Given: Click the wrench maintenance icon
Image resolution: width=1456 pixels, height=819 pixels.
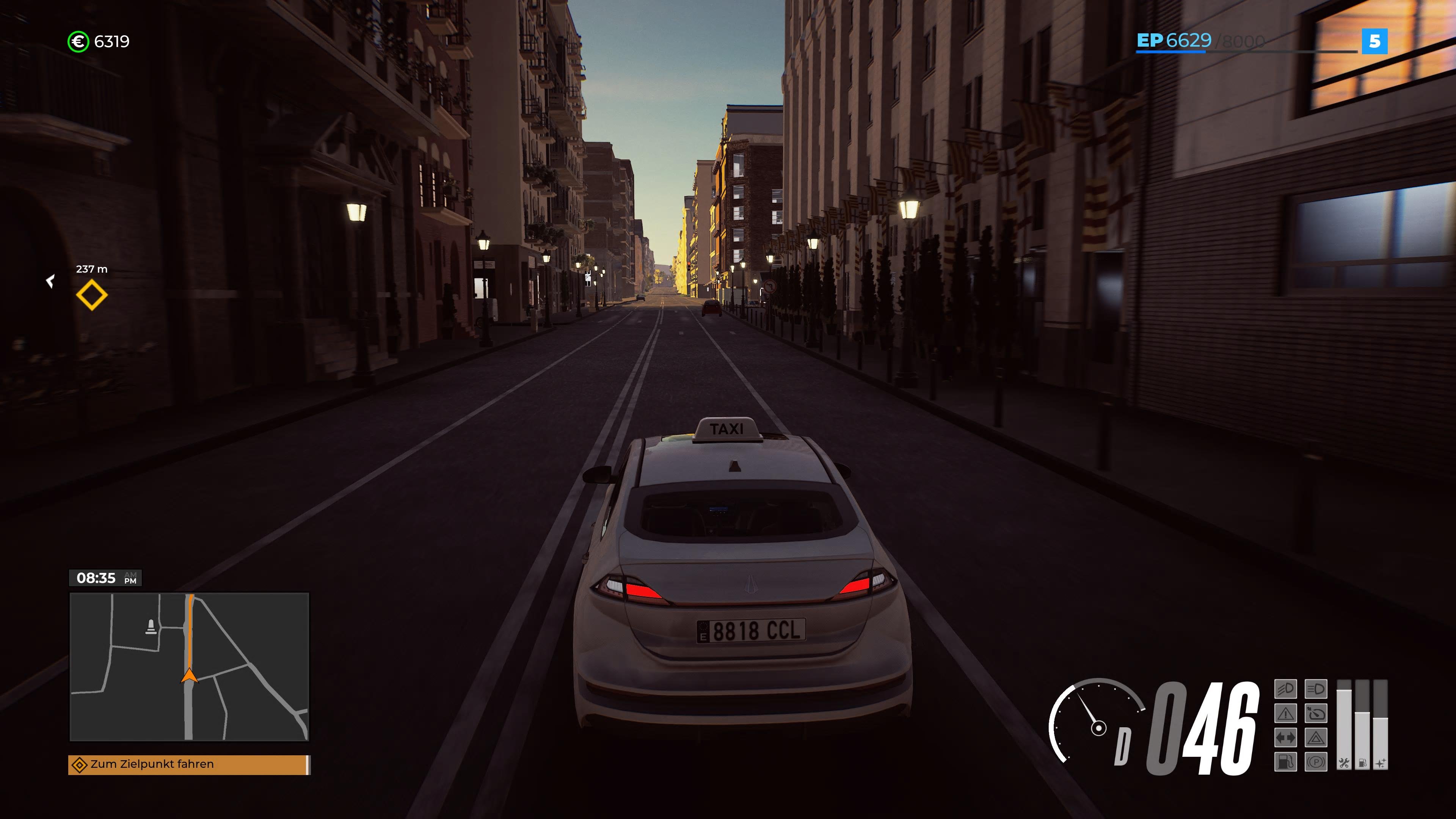Looking at the screenshot, I should pyautogui.click(x=1345, y=763).
